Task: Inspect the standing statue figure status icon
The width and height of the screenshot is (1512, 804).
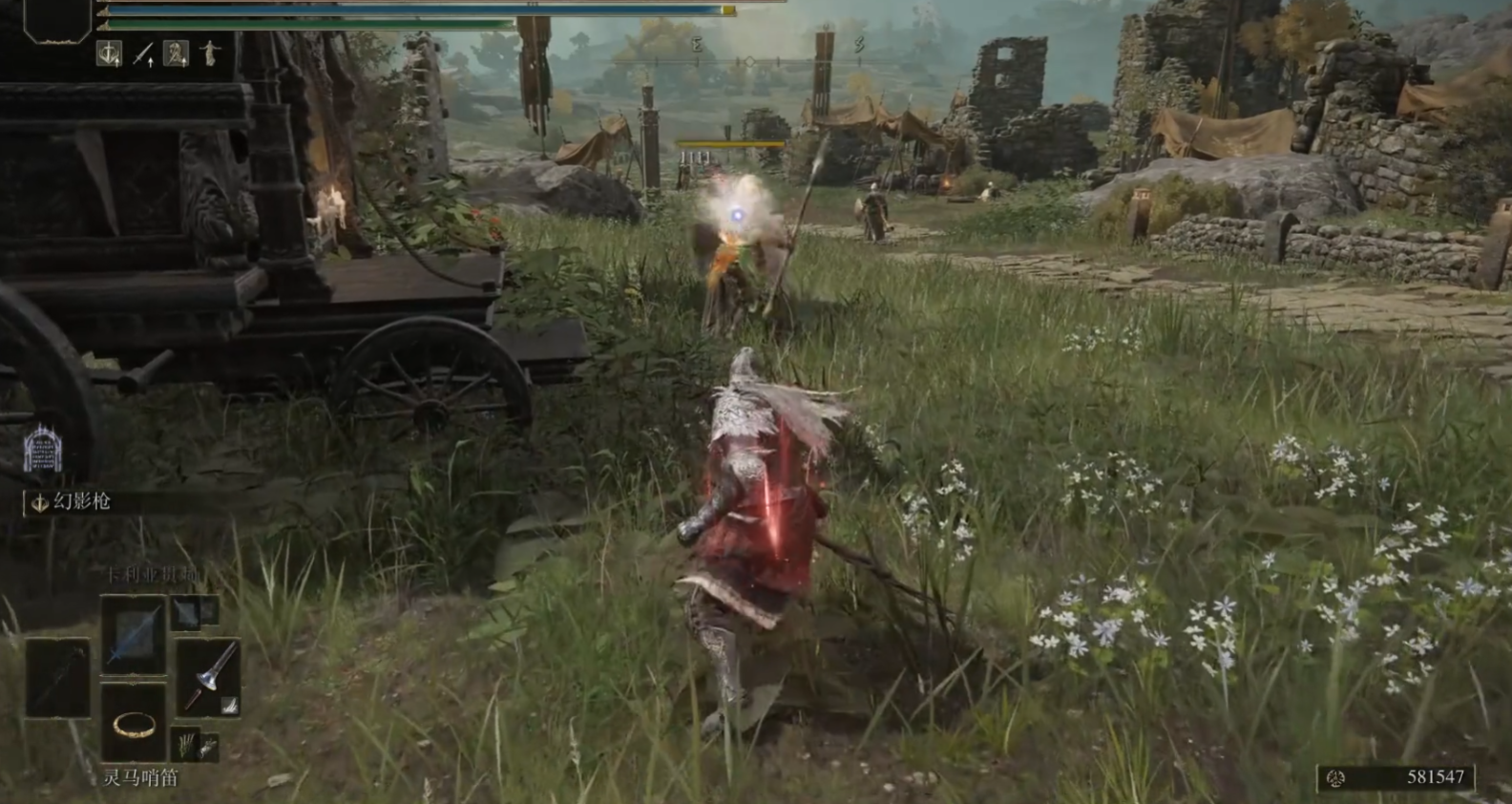Action: pos(209,54)
